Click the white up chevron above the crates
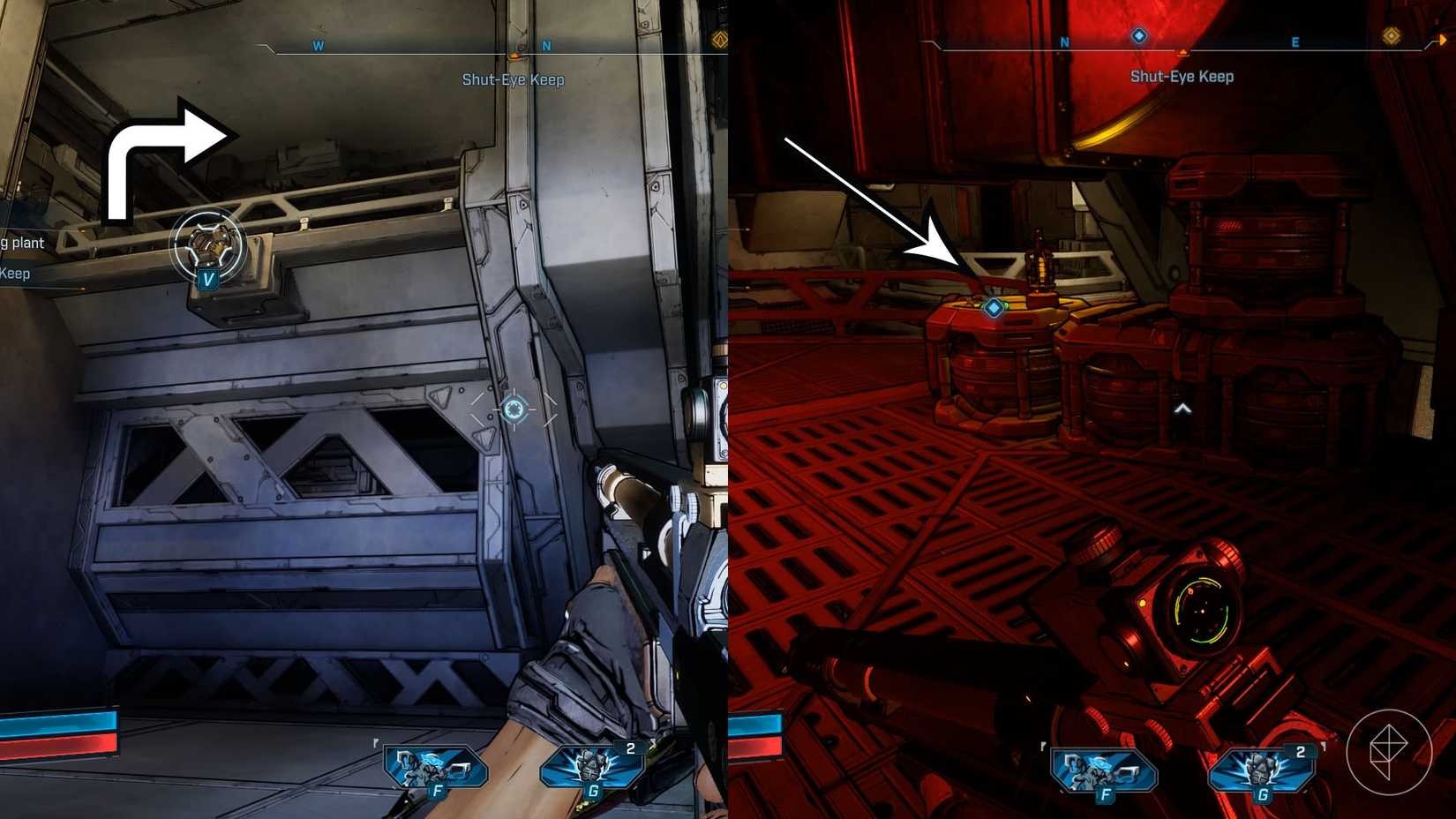The height and width of the screenshot is (819, 1456). tap(1182, 408)
